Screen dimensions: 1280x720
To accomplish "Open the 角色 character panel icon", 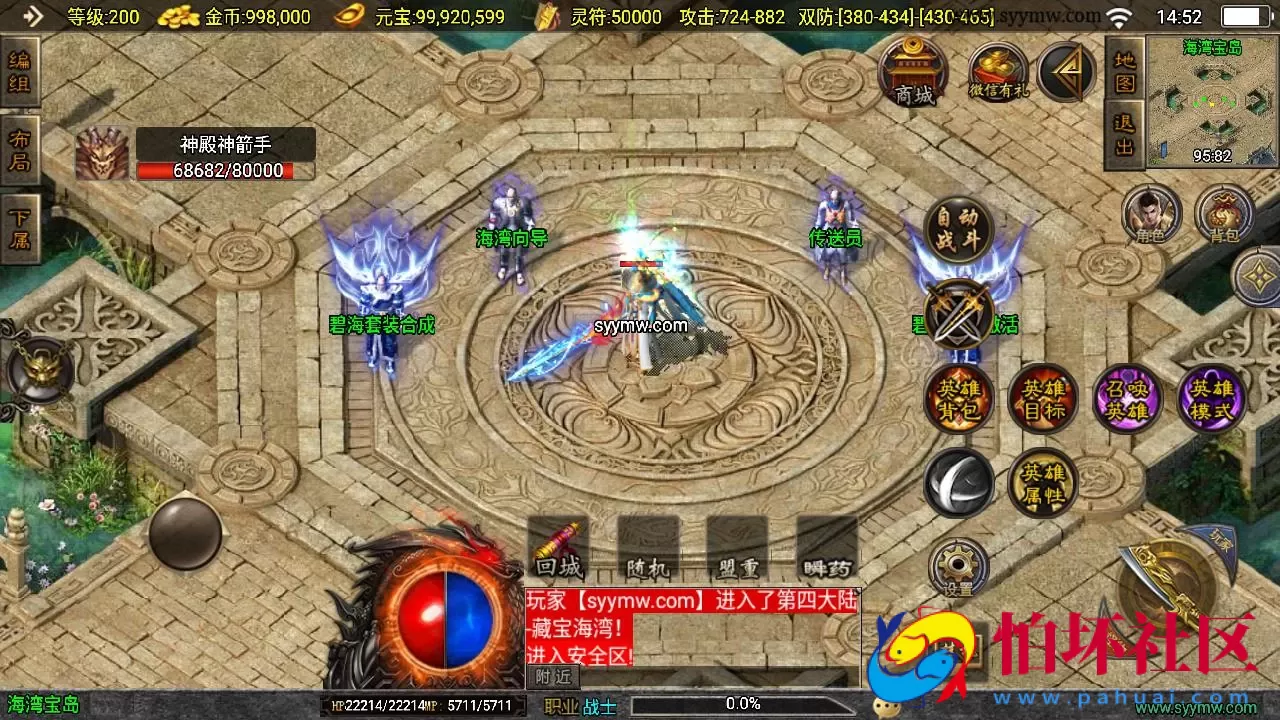I will point(1152,213).
